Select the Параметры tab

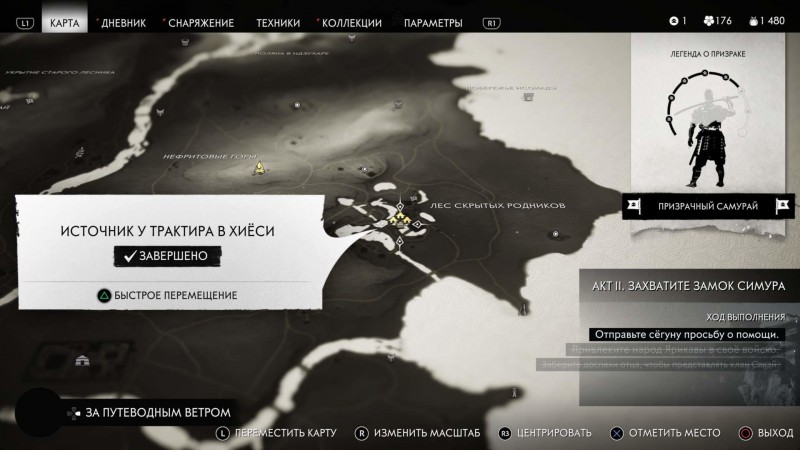coord(433,22)
